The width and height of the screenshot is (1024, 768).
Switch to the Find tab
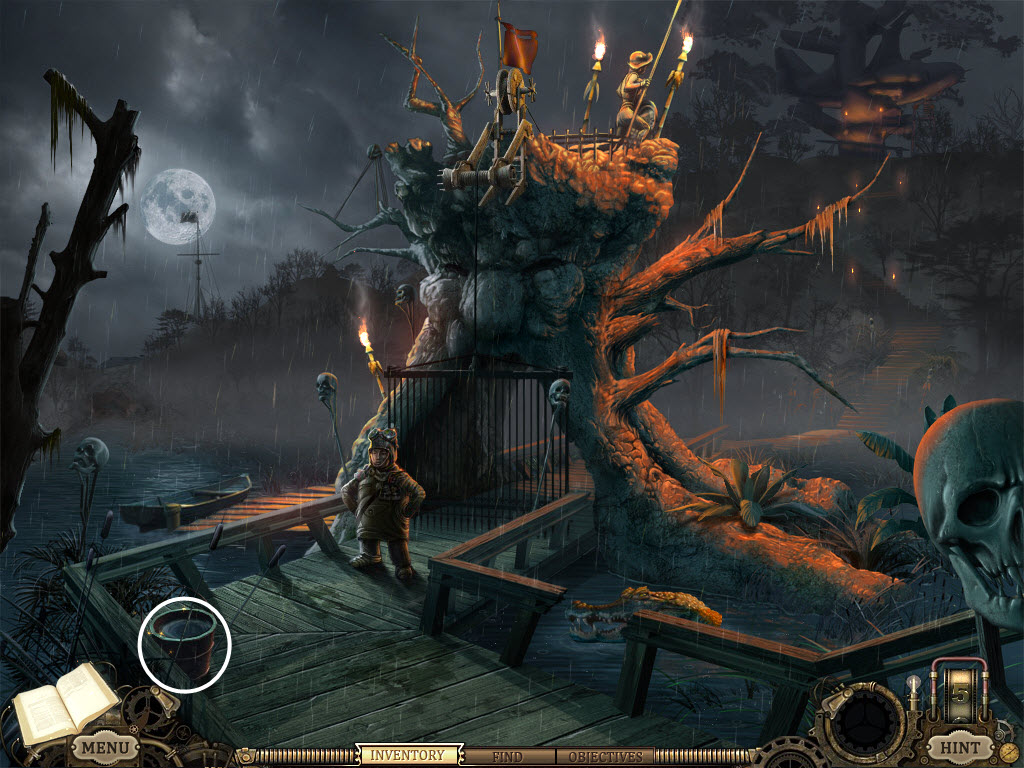coord(510,757)
